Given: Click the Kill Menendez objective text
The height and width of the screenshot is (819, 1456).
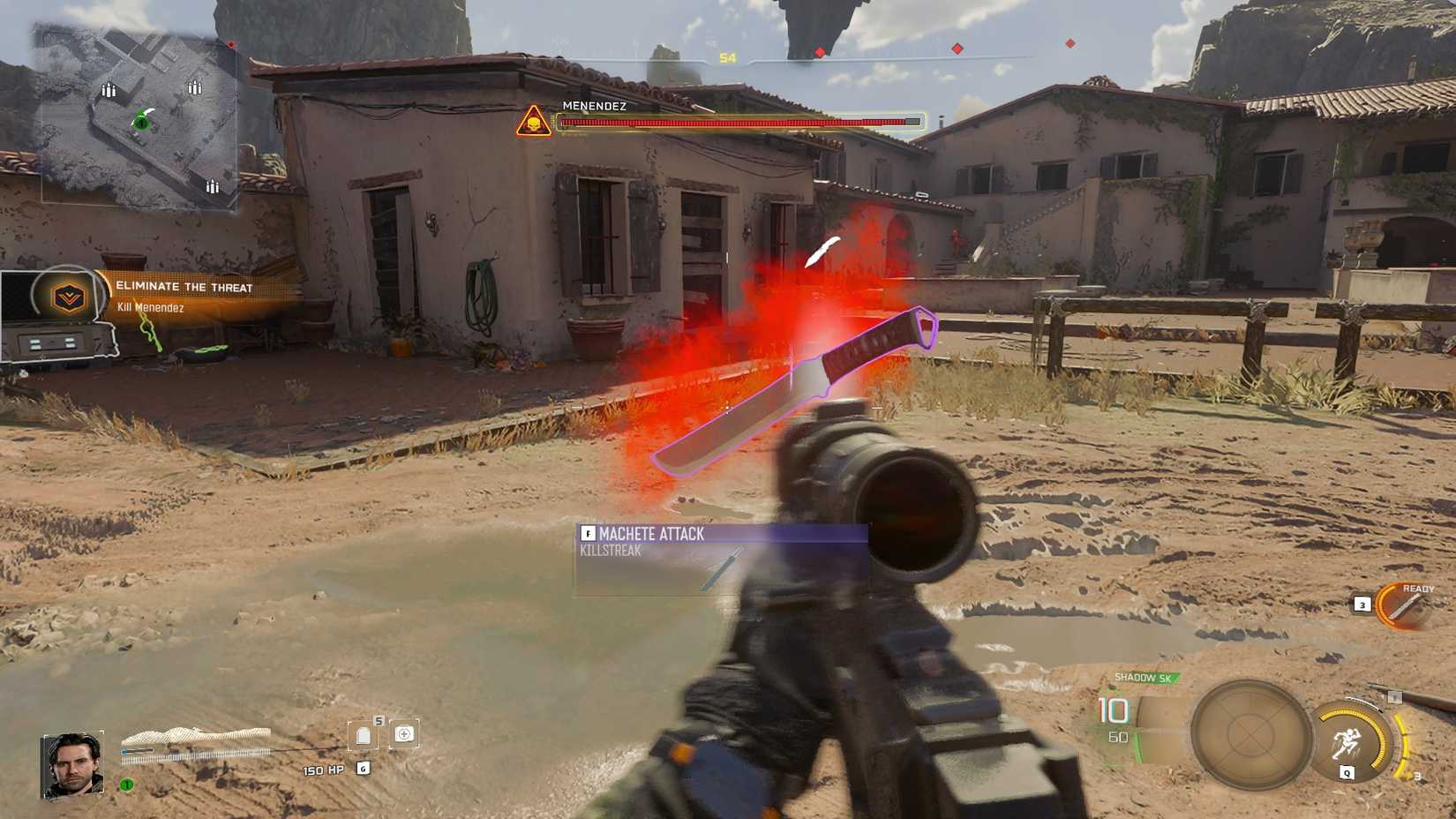Looking at the screenshot, I should (x=152, y=307).
